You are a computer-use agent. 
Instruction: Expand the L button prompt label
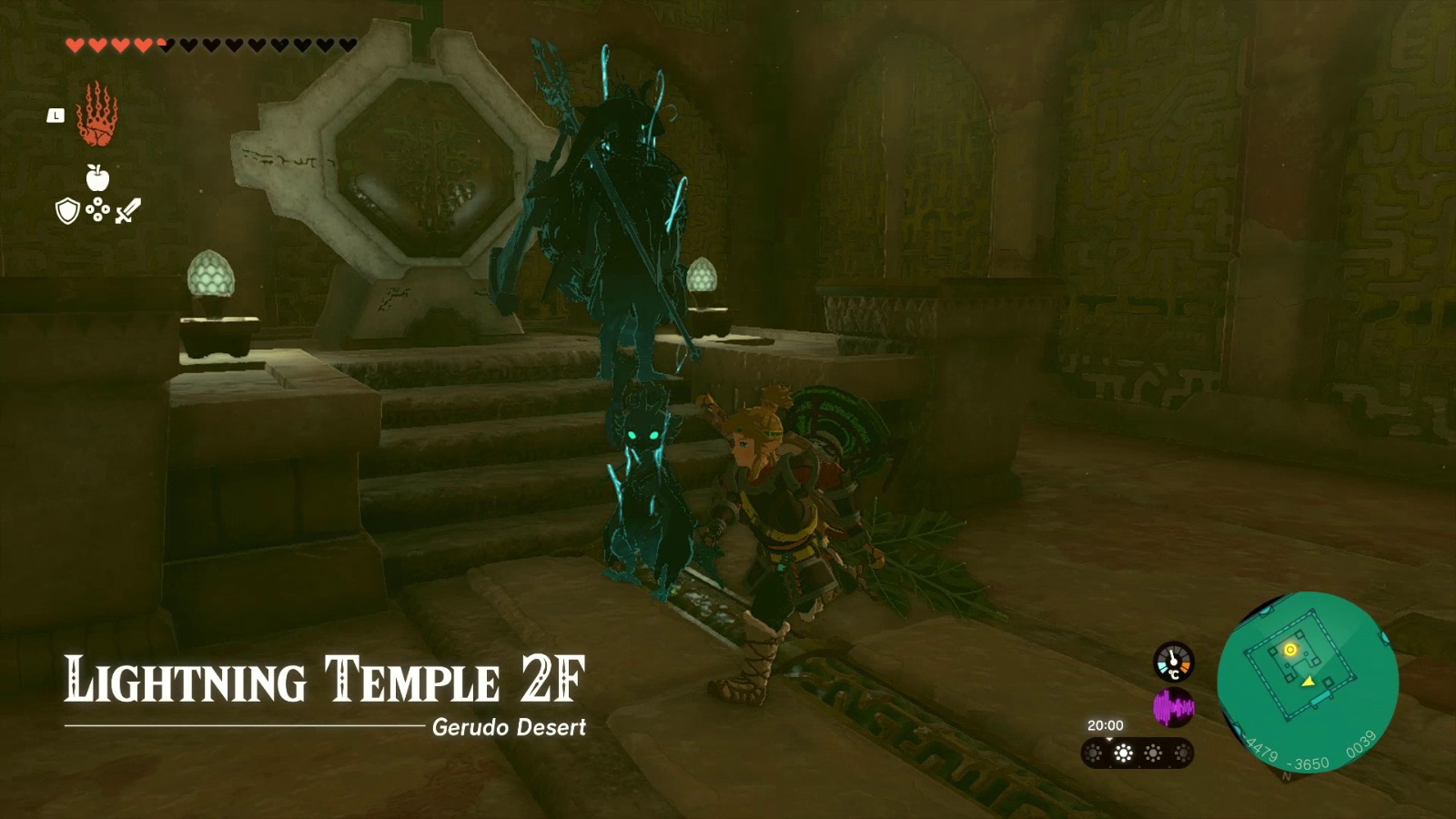click(56, 116)
